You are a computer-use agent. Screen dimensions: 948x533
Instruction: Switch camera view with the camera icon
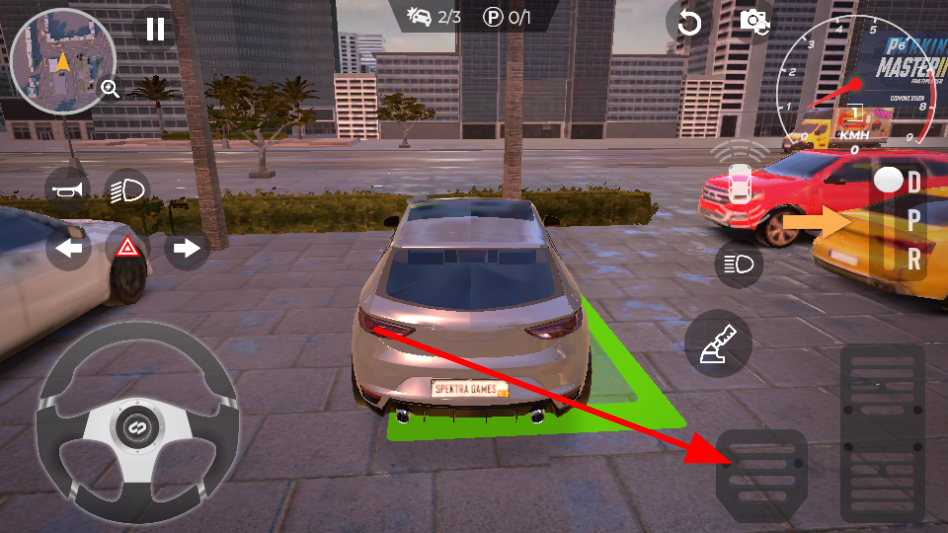coord(752,20)
